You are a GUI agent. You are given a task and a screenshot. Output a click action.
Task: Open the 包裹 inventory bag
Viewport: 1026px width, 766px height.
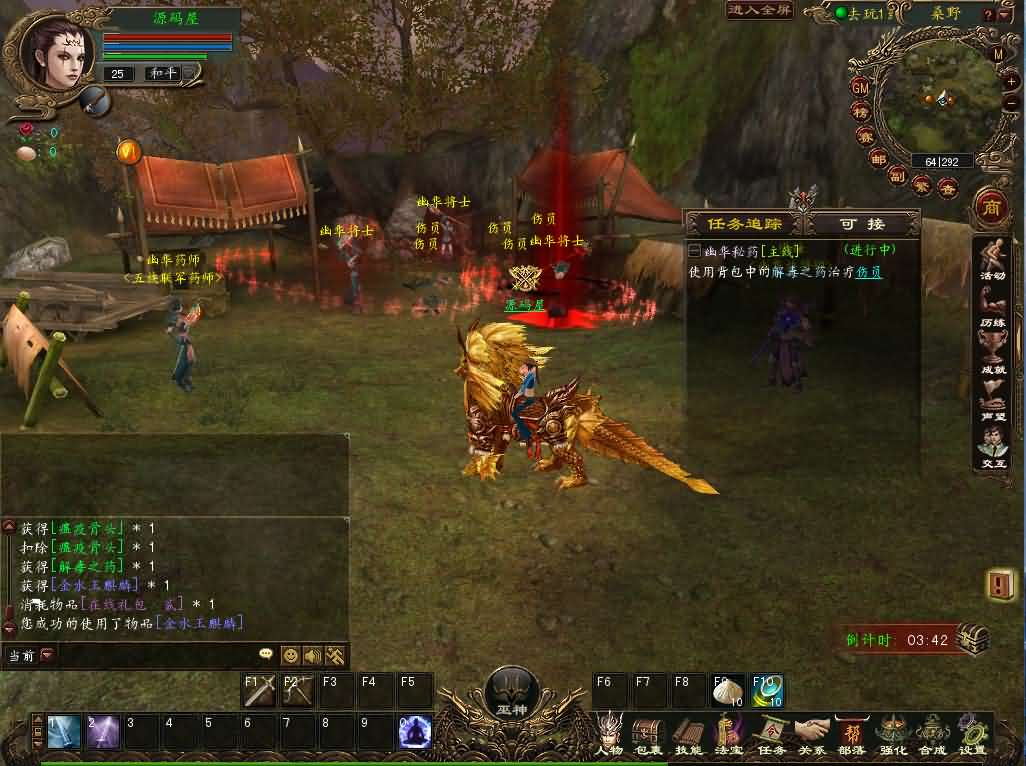click(648, 733)
